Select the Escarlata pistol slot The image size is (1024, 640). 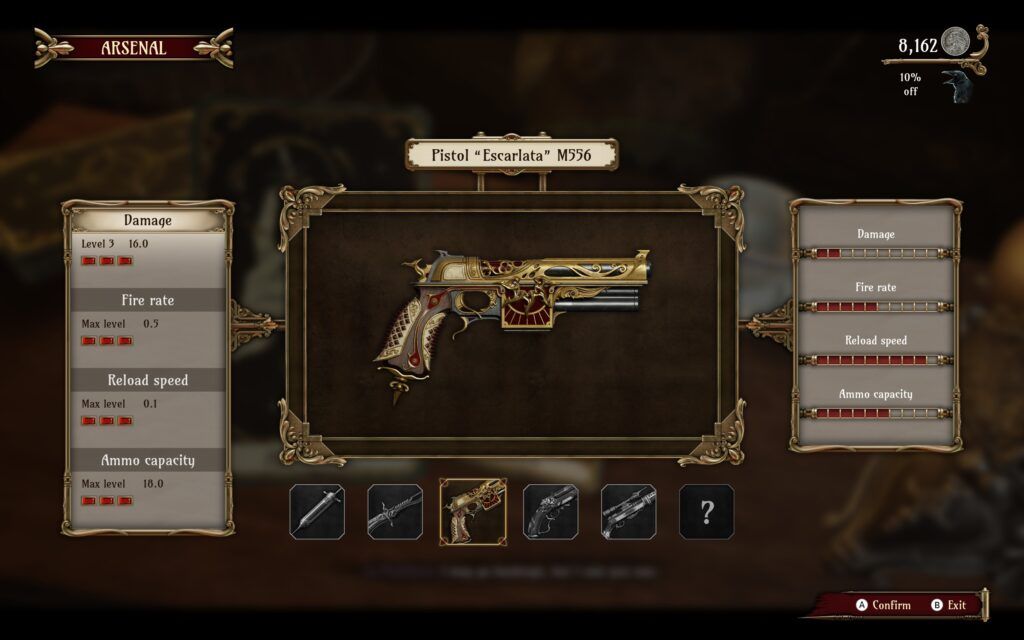(x=472, y=512)
